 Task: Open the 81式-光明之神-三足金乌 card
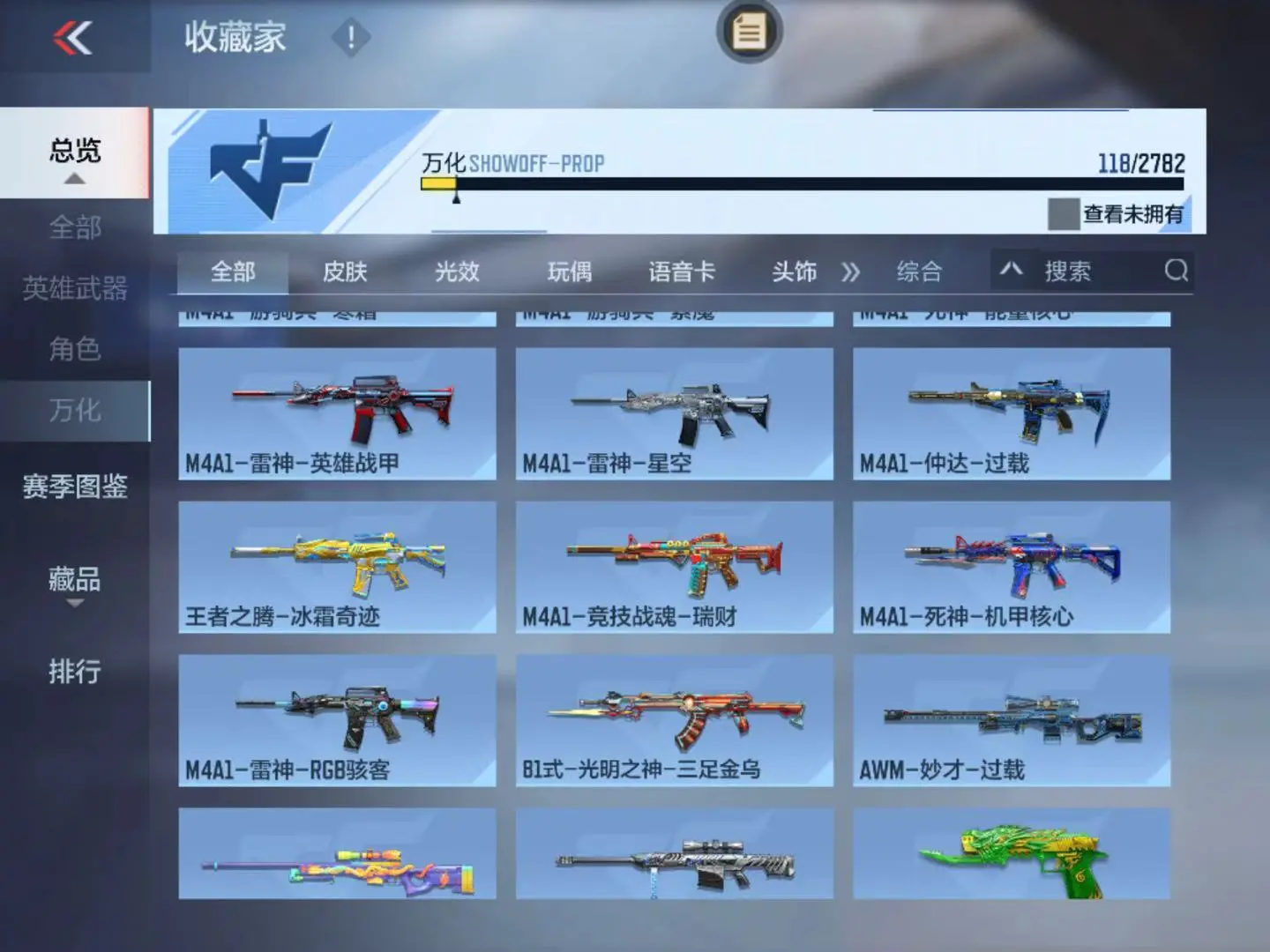pyautogui.click(x=674, y=720)
